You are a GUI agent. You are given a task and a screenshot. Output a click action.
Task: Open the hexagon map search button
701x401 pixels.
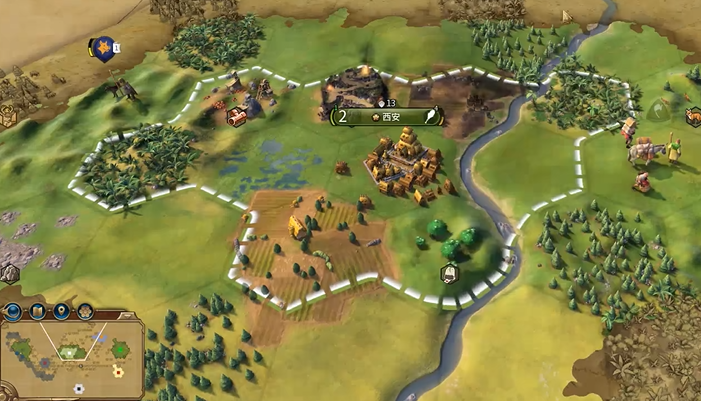click(86, 311)
